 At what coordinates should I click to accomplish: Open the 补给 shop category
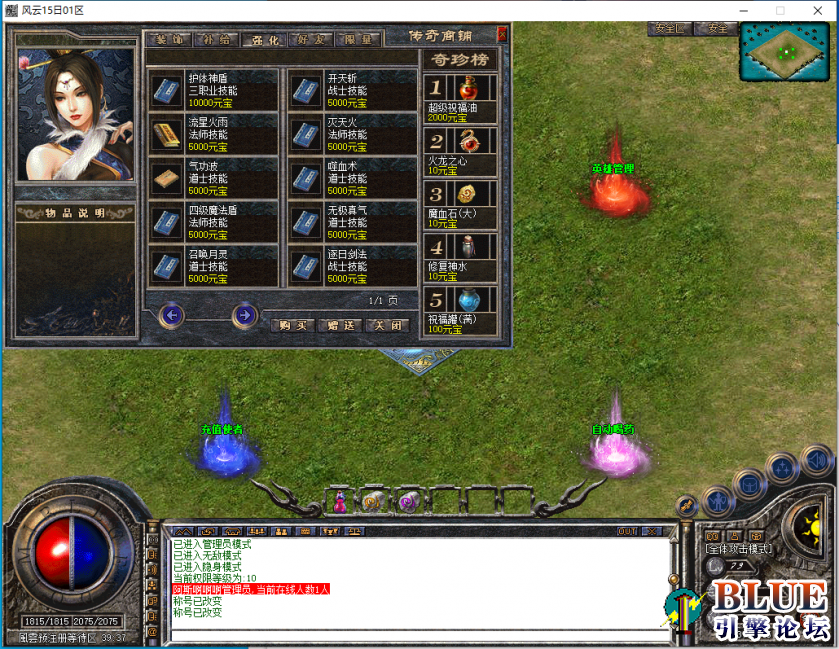click(213, 40)
